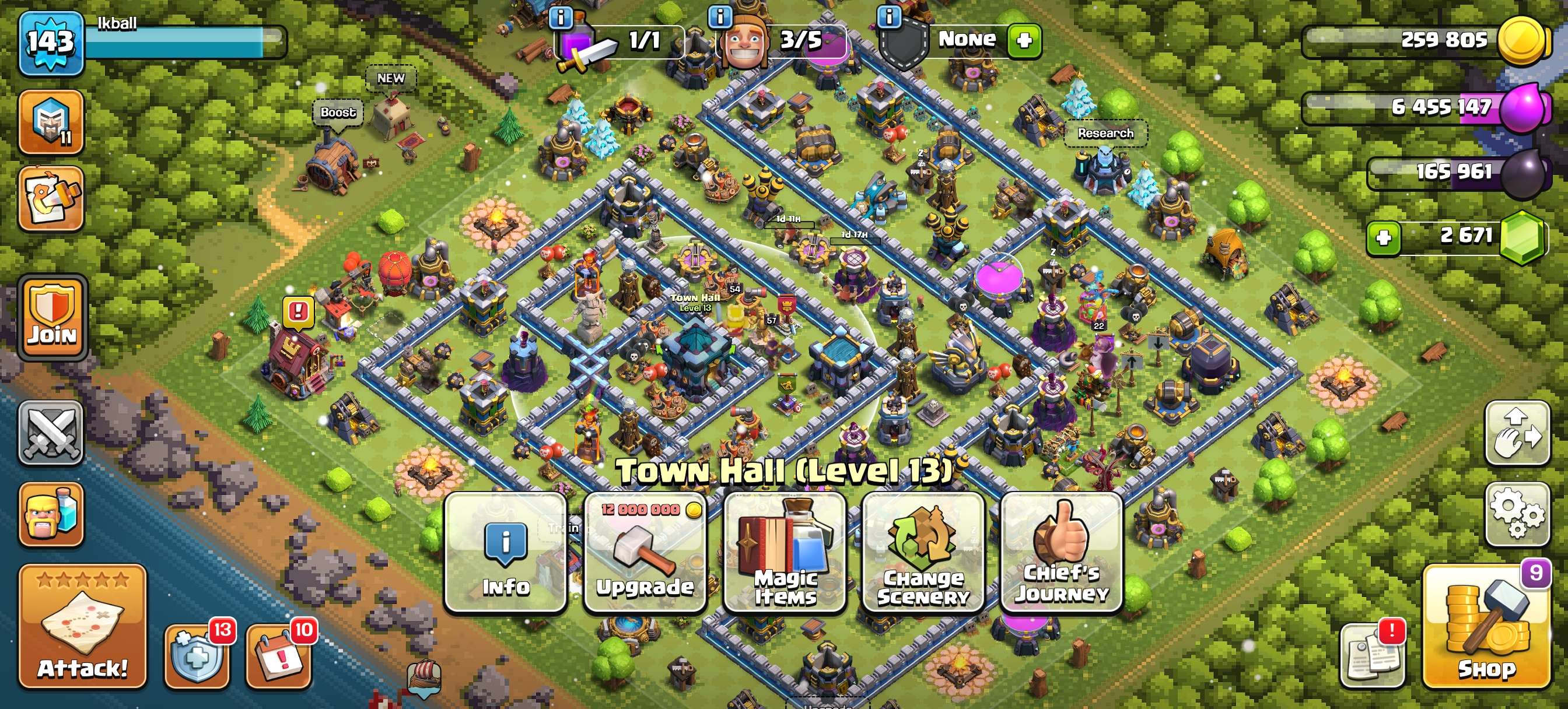Open Chief's Journey

[1062, 552]
